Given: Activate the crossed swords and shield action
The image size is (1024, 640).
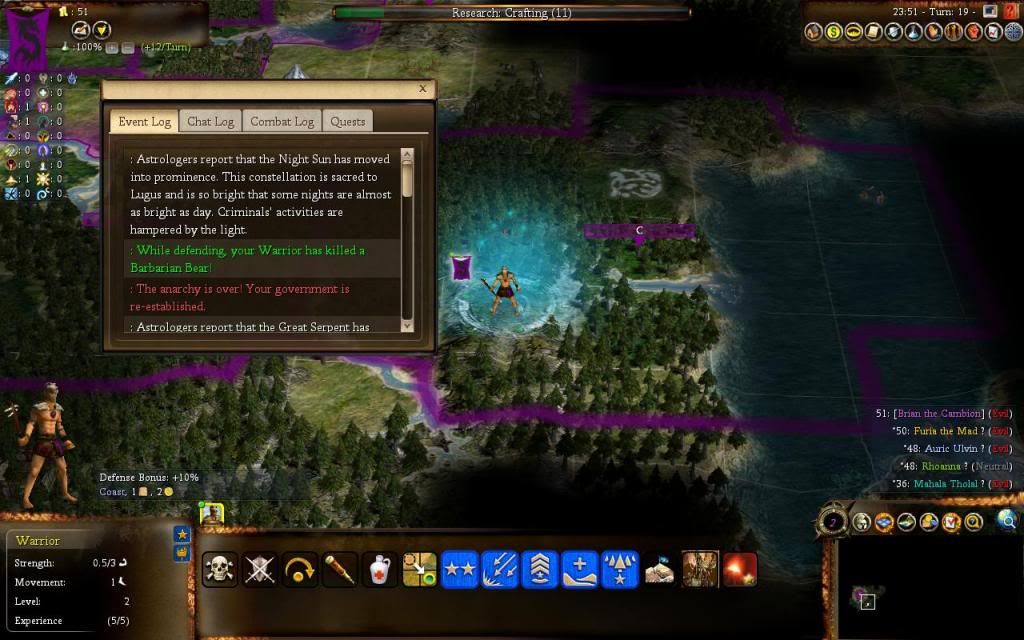Looking at the screenshot, I should [x=260, y=569].
